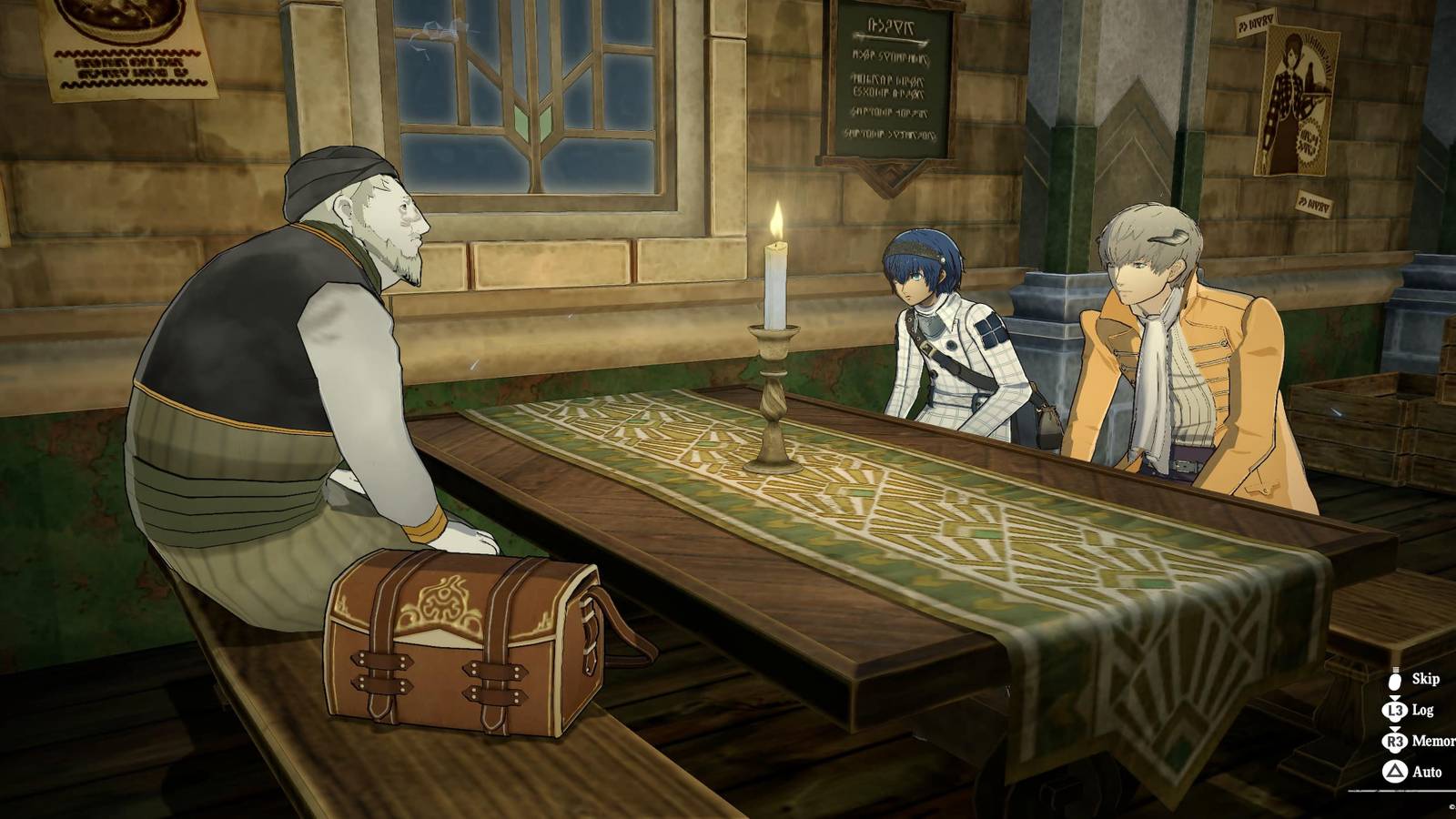Screen dimensions: 1456x819
Task: Click the L3 stick icon beside Log
Action: pyautogui.click(x=1393, y=710)
